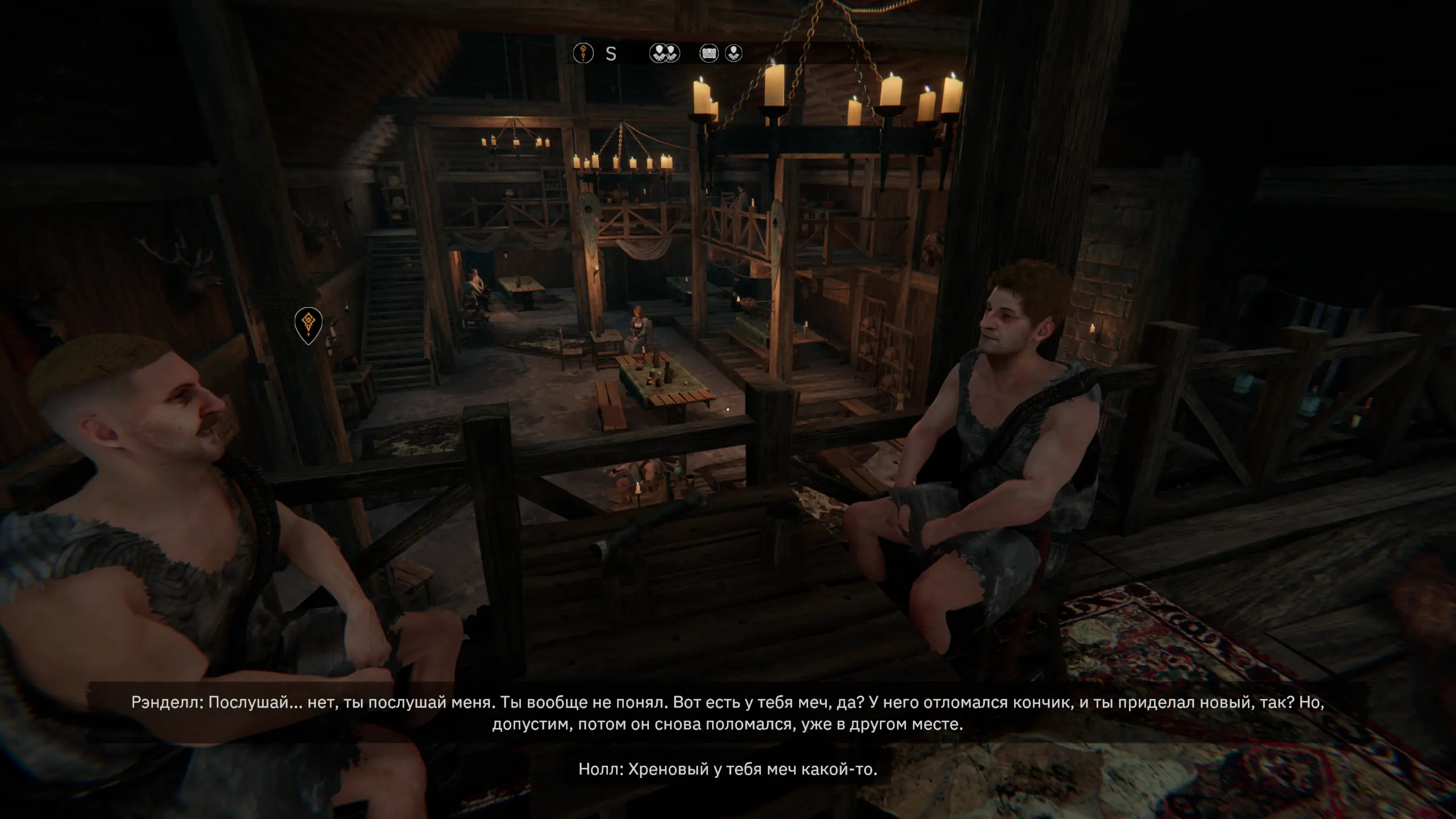Click the orange quest icon on the compass
Screen dimensions: 1456x819
tap(583, 53)
